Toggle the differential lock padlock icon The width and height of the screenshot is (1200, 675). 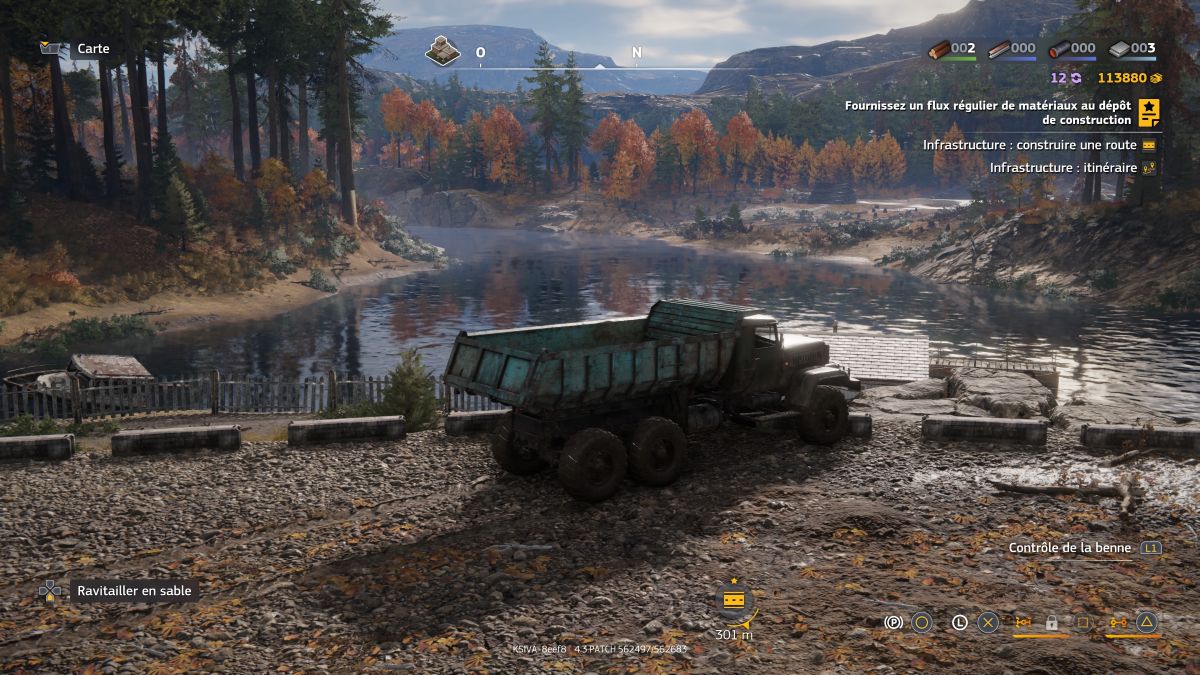coord(1052,622)
